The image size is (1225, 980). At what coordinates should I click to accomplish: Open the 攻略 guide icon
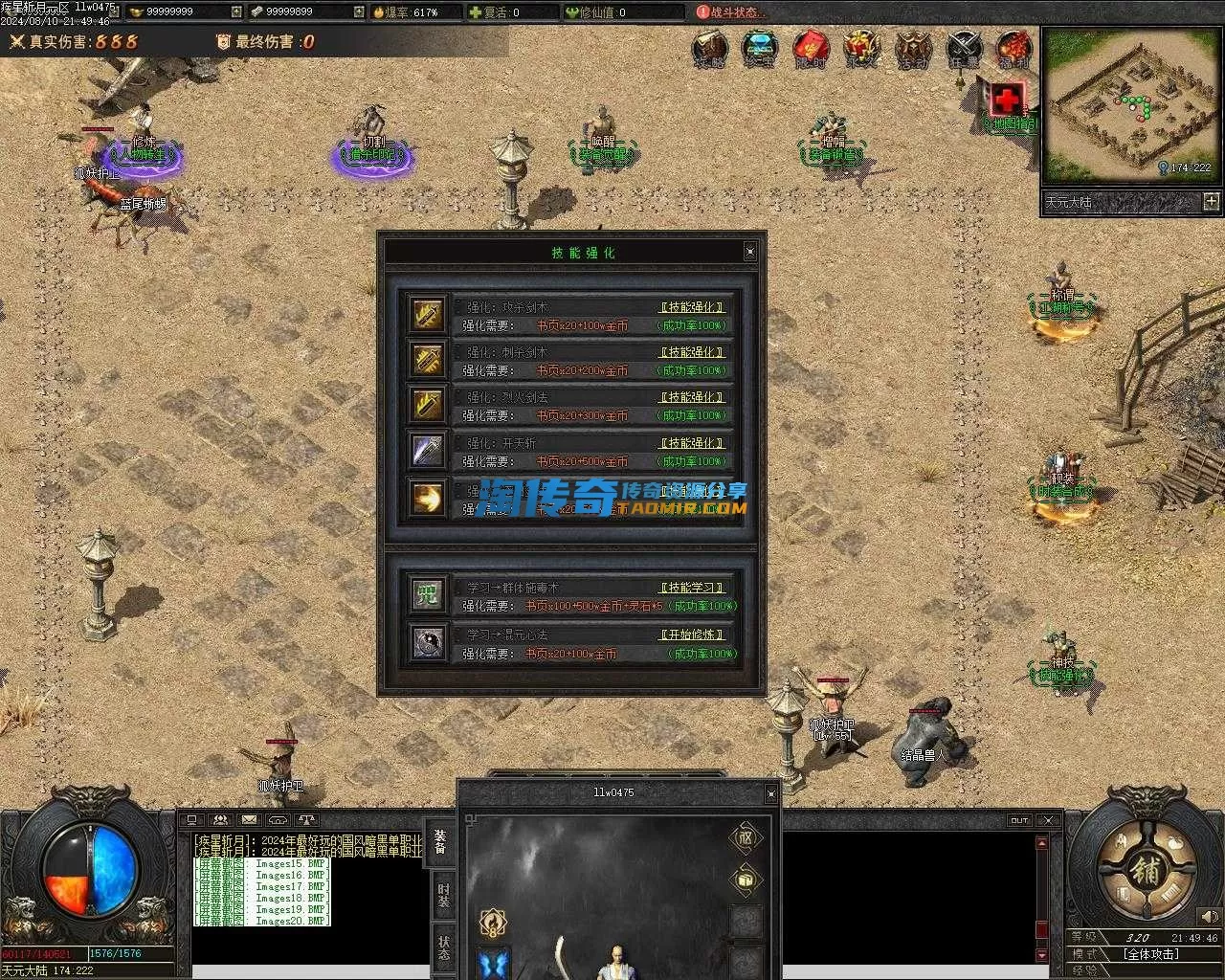pyautogui.click(x=710, y=48)
